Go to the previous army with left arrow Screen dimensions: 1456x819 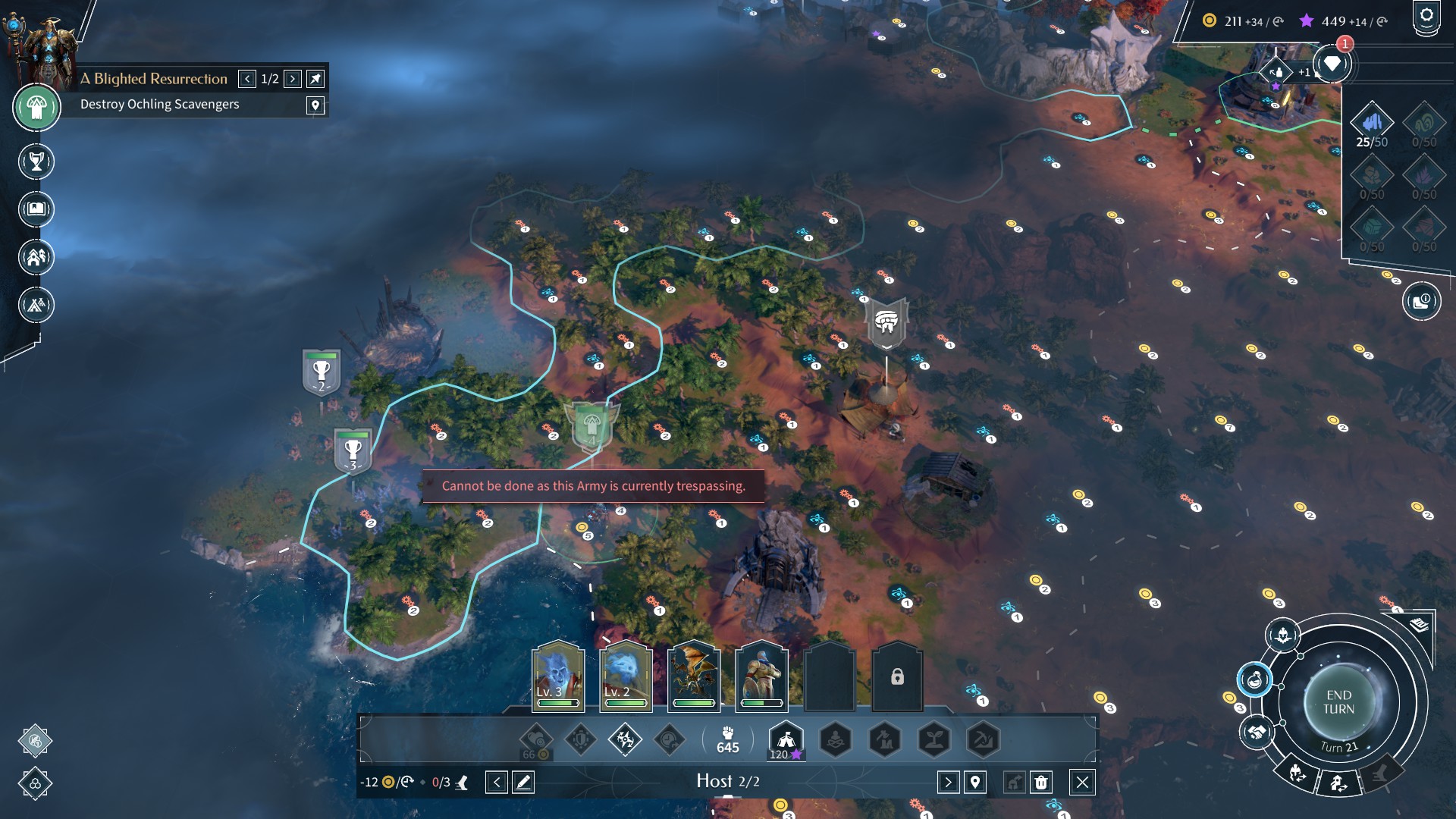pos(497,782)
